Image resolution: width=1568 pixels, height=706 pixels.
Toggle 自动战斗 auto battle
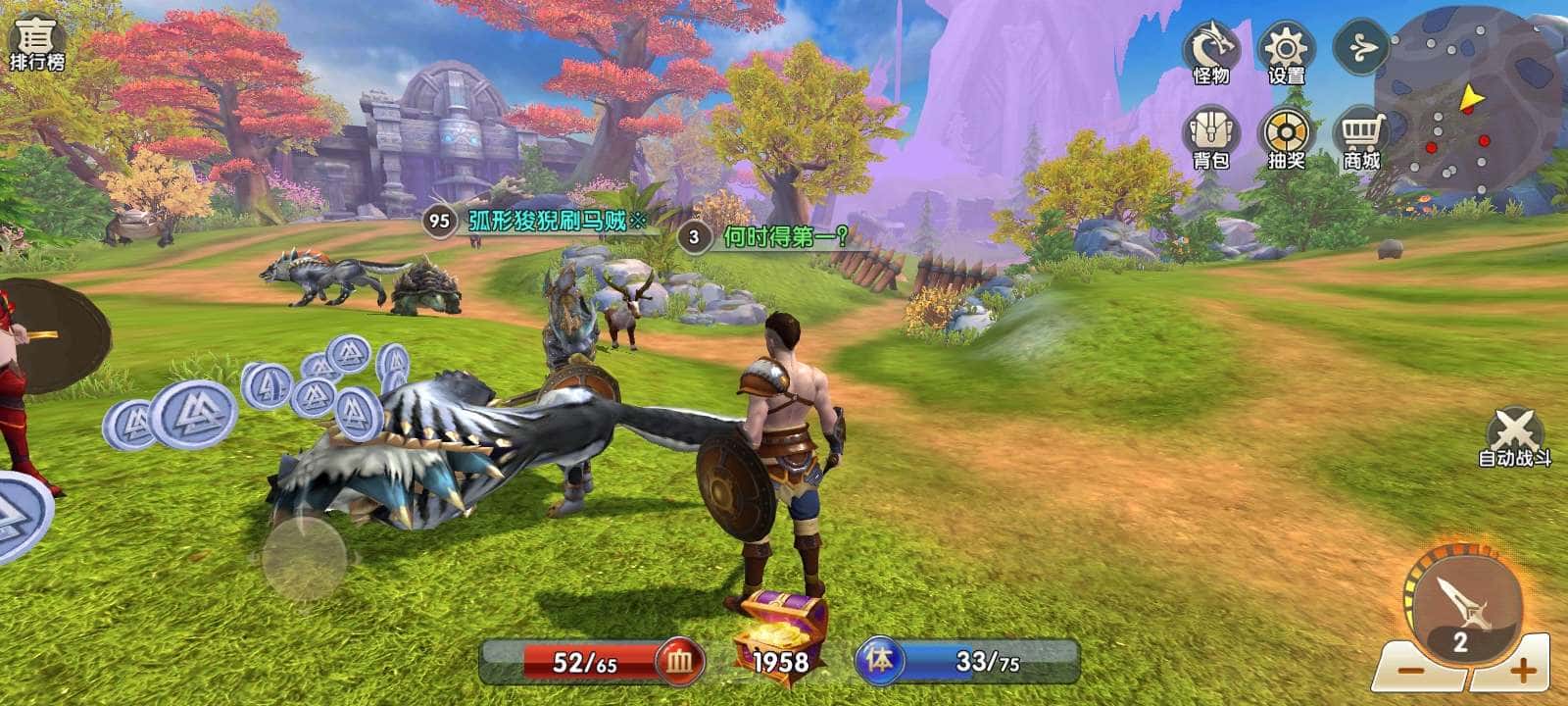[x=1514, y=436]
